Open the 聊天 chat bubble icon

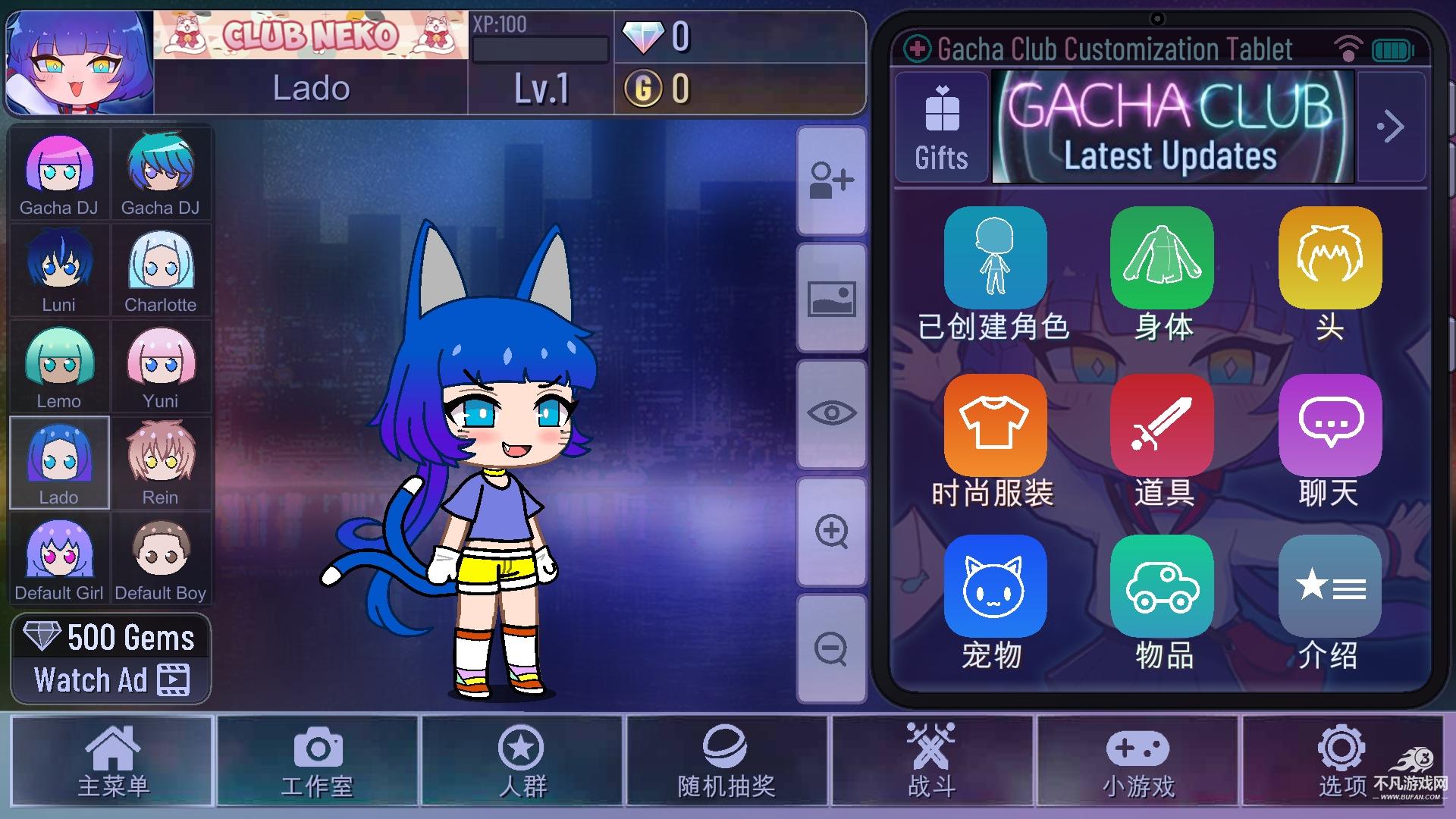[1329, 425]
